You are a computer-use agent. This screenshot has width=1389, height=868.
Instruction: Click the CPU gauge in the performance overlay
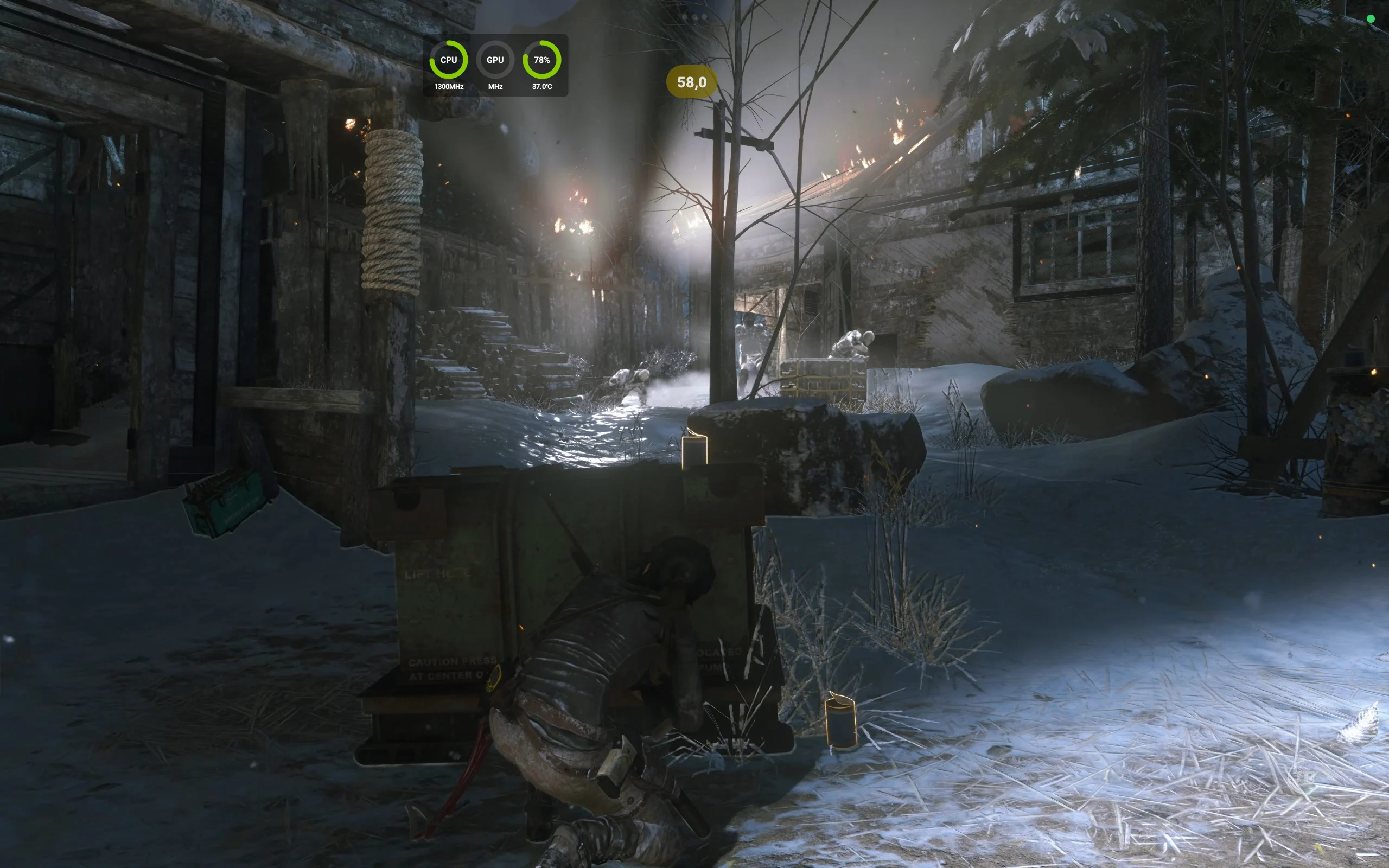coord(448,60)
